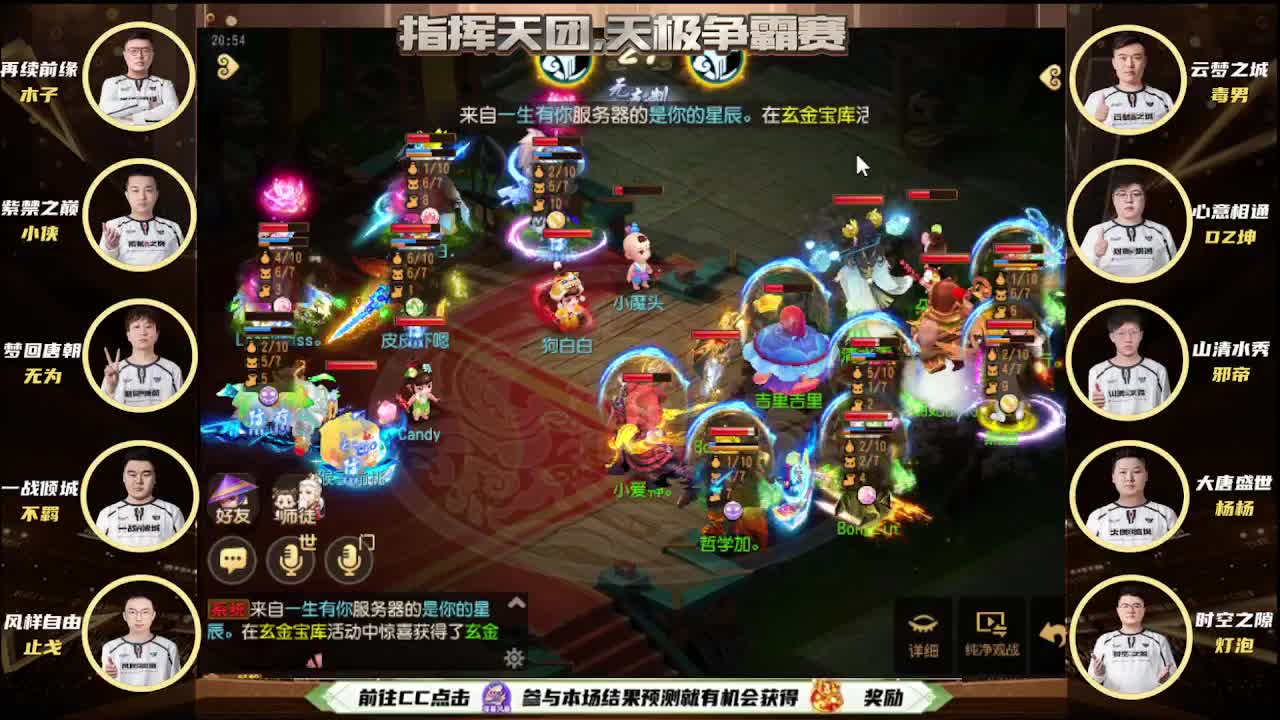The height and width of the screenshot is (720, 1280).
Task: Click the CC mascot icon in bottom banner
Action: tap(495, 697)
